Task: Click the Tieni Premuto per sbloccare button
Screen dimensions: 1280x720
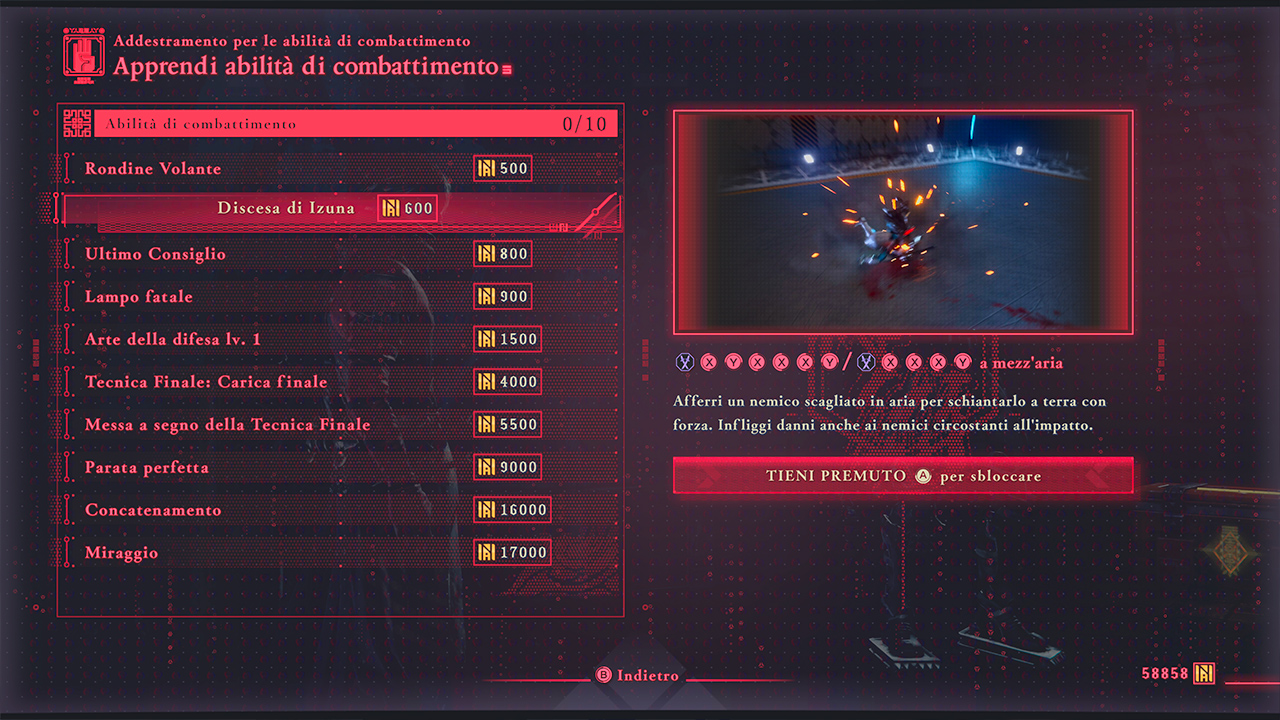Action: [903, 476]
